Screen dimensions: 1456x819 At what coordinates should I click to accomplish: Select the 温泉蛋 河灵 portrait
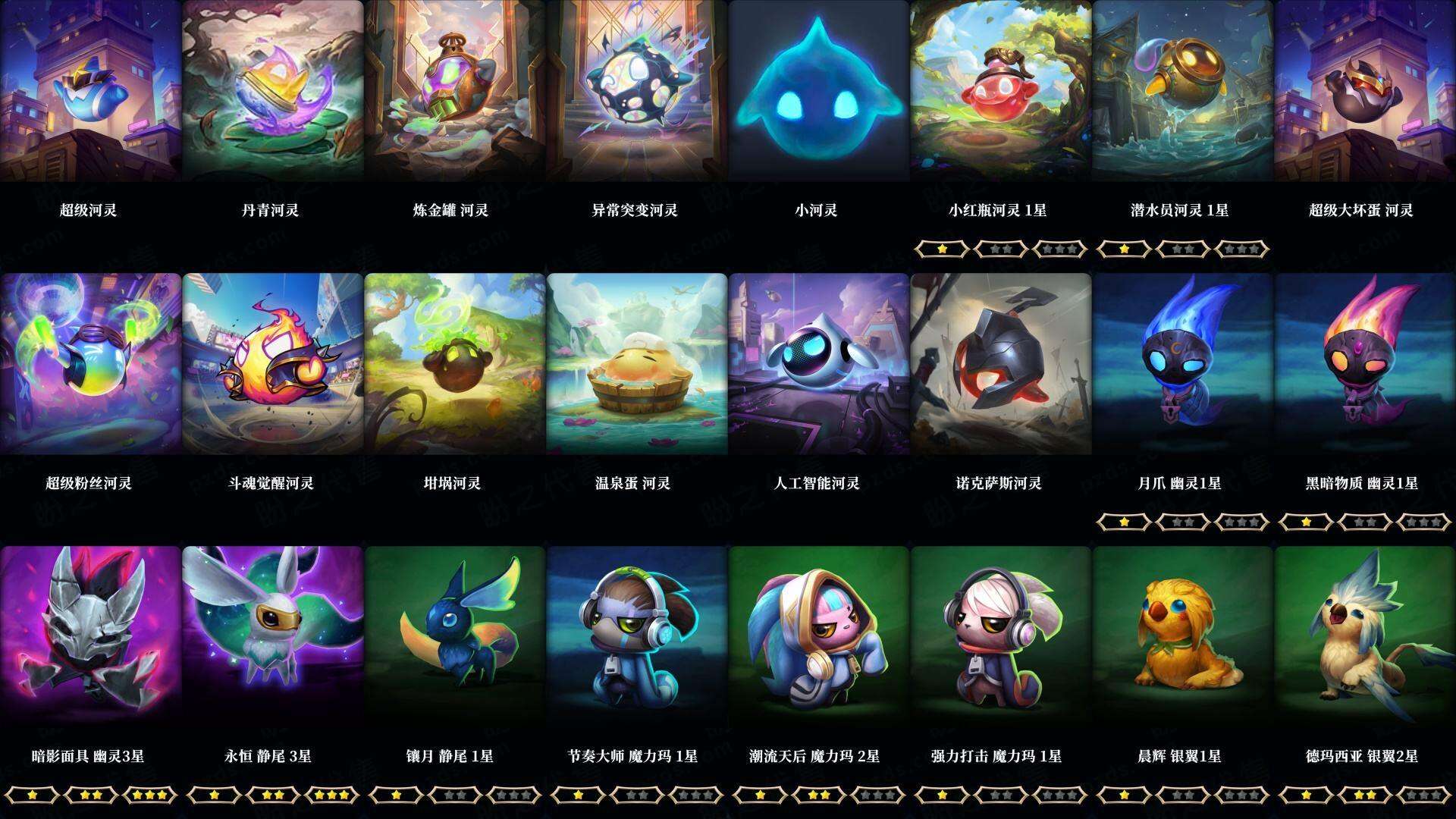click(x=637, y=364)
